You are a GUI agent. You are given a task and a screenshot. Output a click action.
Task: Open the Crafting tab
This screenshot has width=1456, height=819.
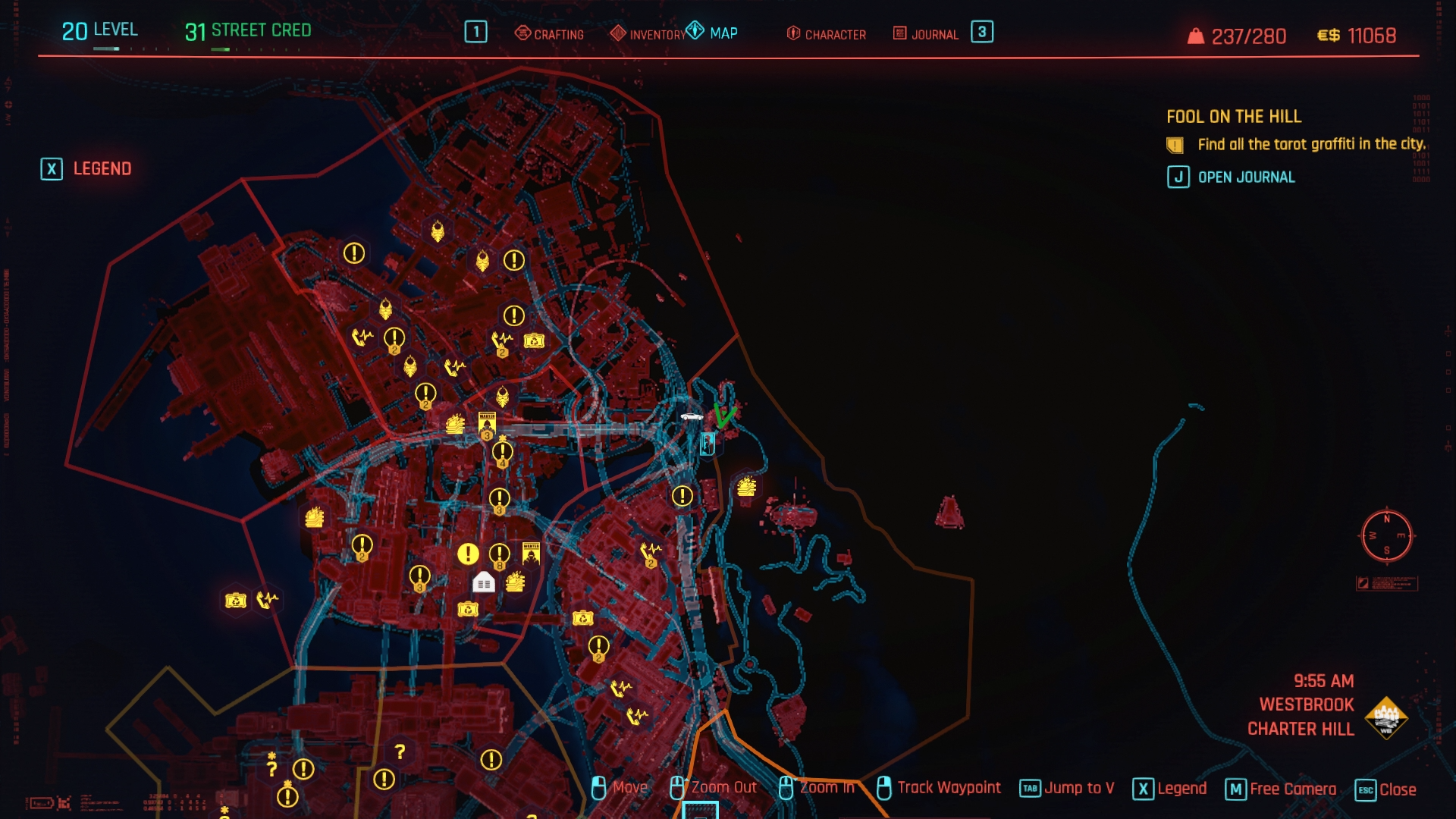pyautogui.click(x=549, y=34)
